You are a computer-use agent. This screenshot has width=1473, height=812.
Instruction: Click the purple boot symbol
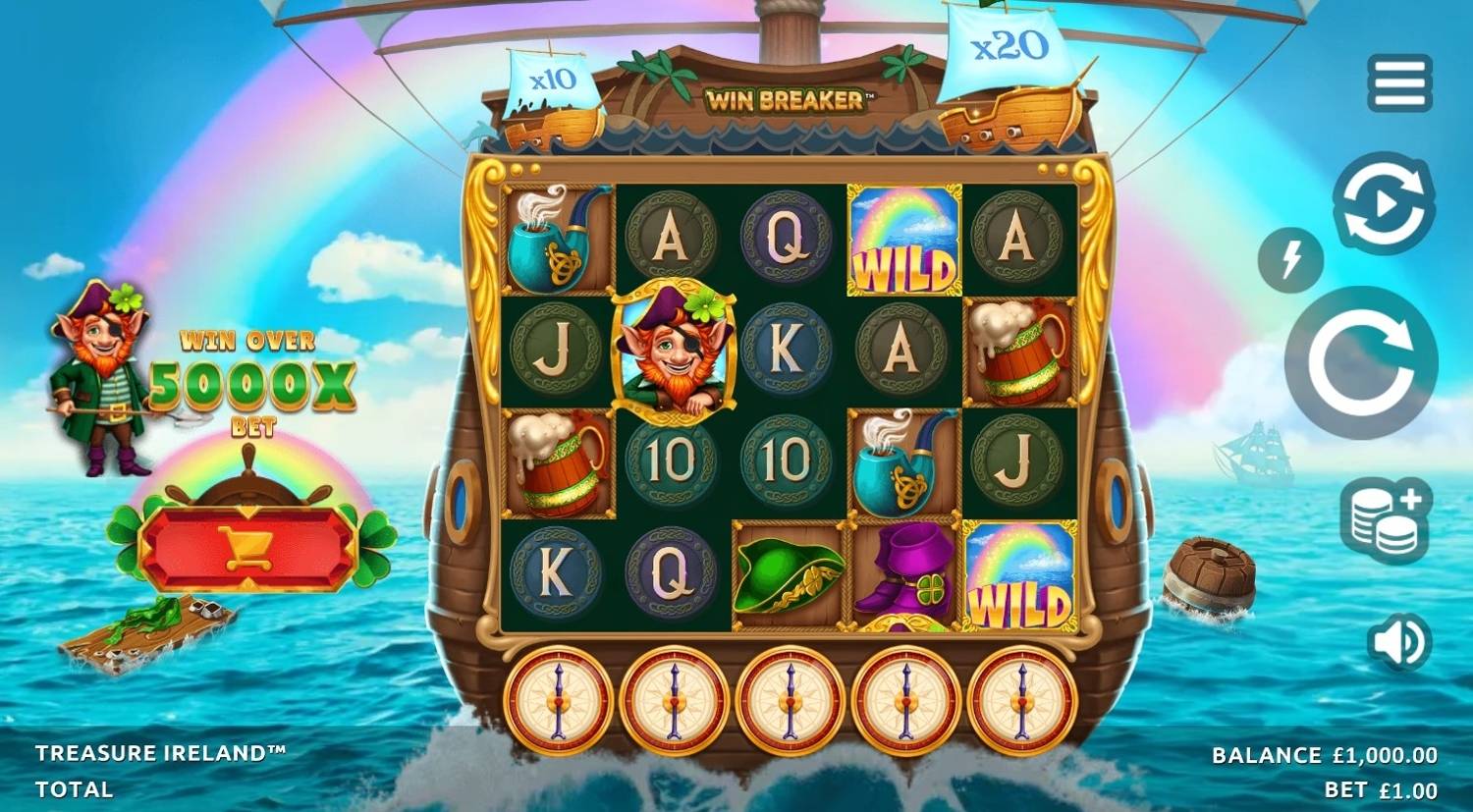pos(900,574)
